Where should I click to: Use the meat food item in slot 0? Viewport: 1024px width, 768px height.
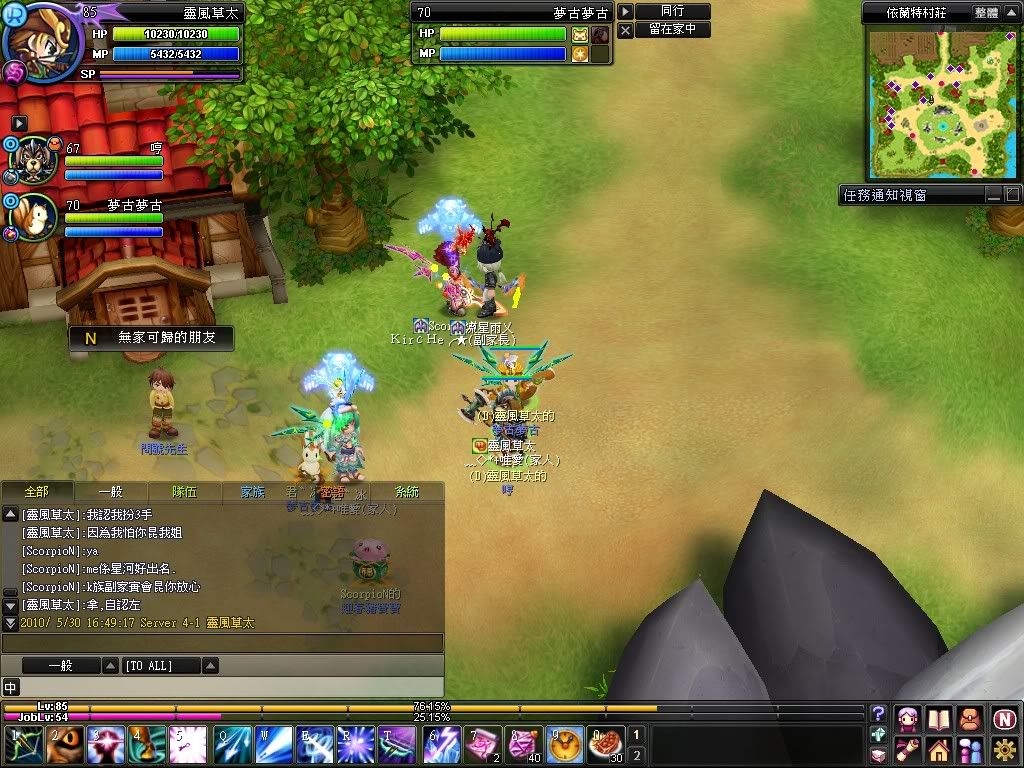(x=606, y=746)
